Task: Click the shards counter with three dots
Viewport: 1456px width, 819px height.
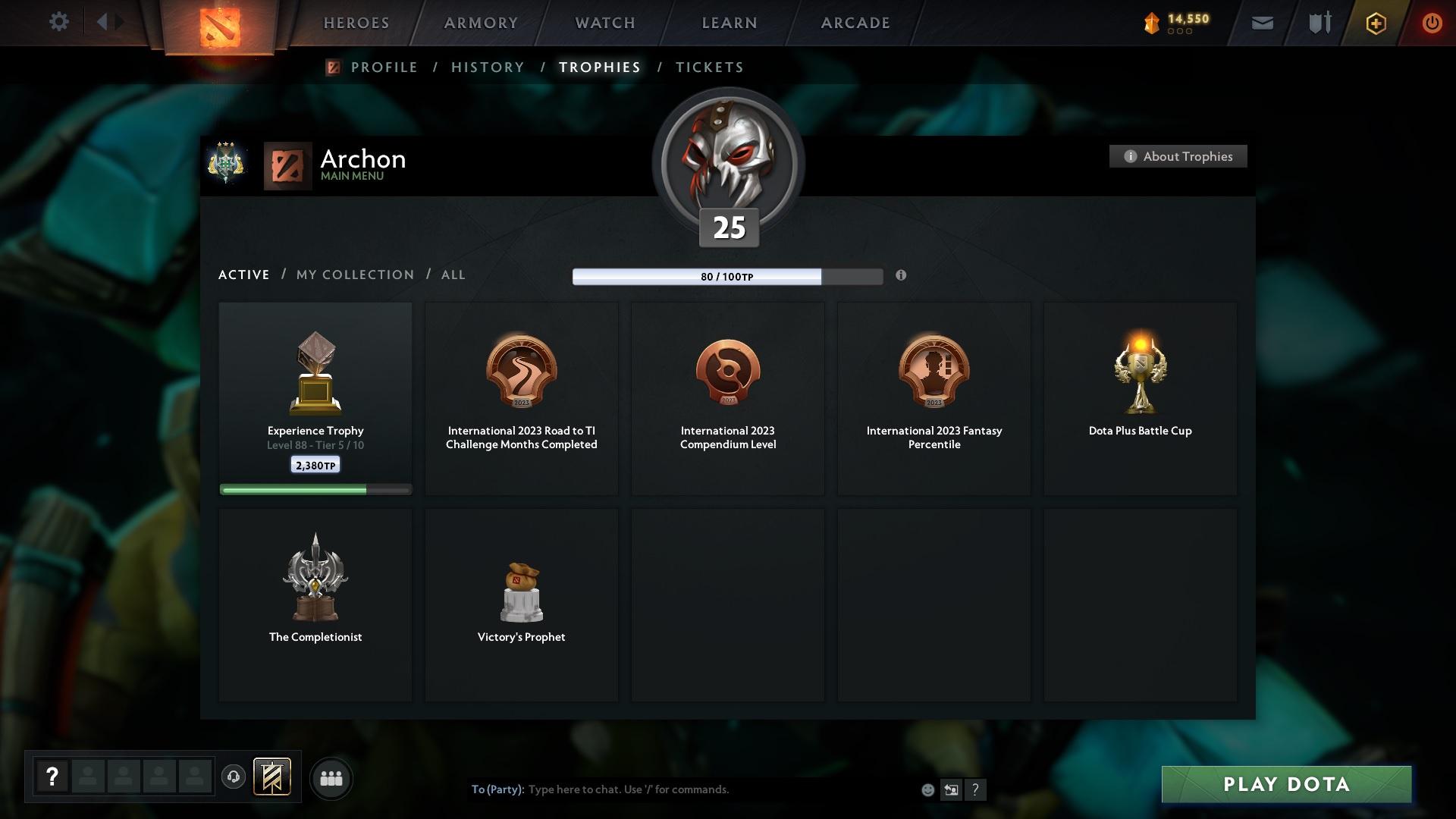Action: tap(1175, 23)
